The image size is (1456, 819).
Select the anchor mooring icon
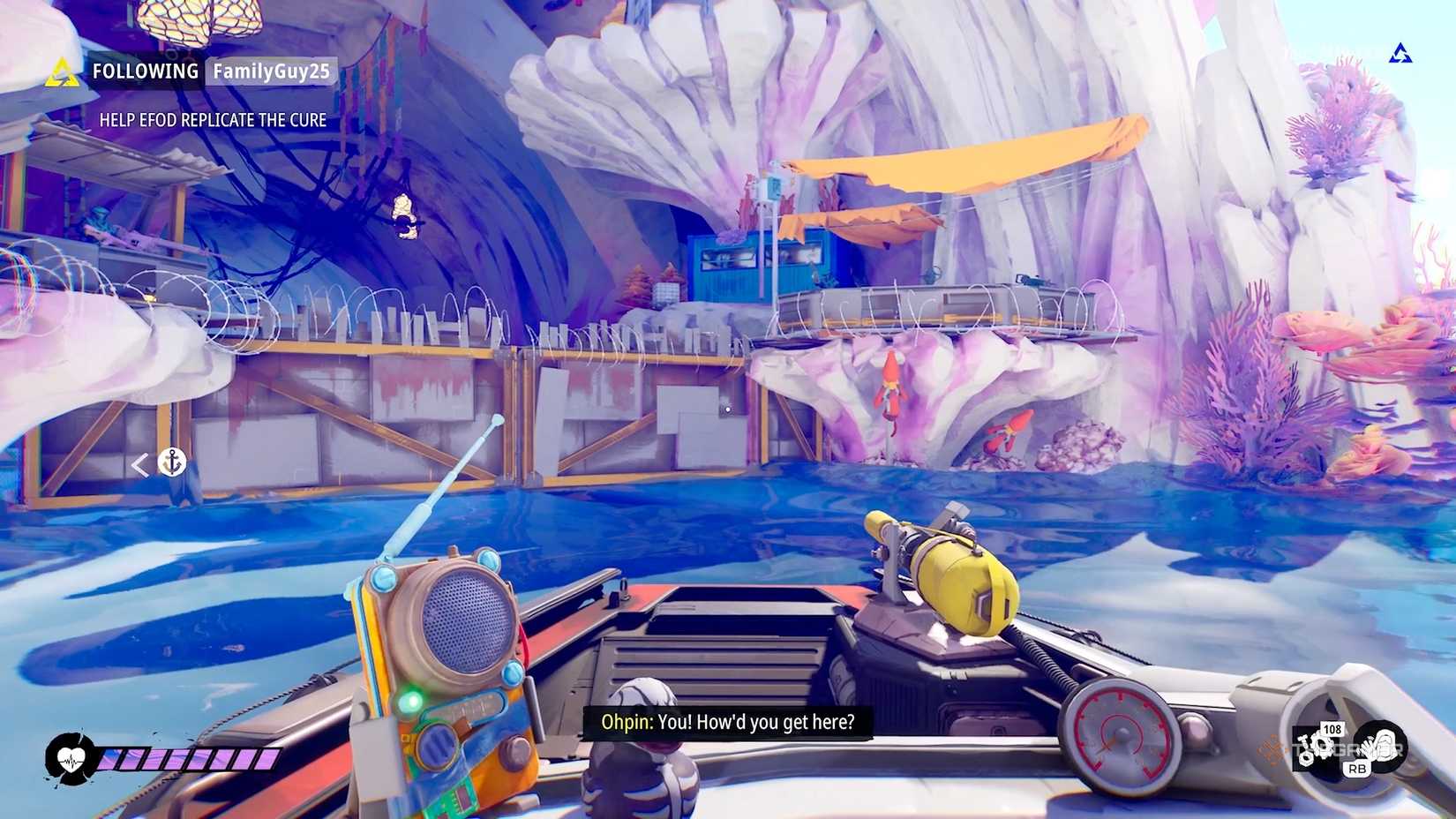(174, 463)
